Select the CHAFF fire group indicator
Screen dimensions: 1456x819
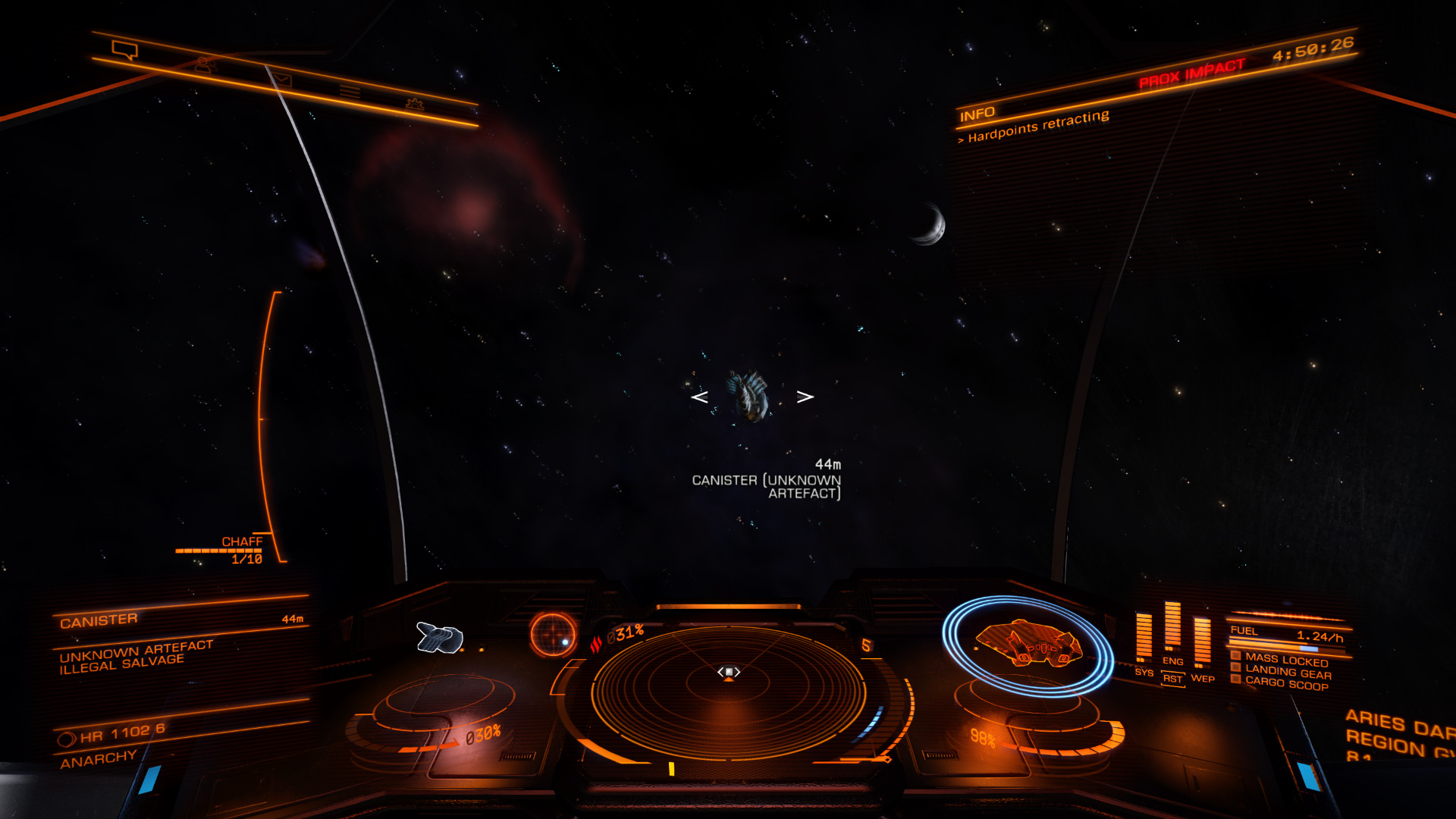tap(242, 549)
